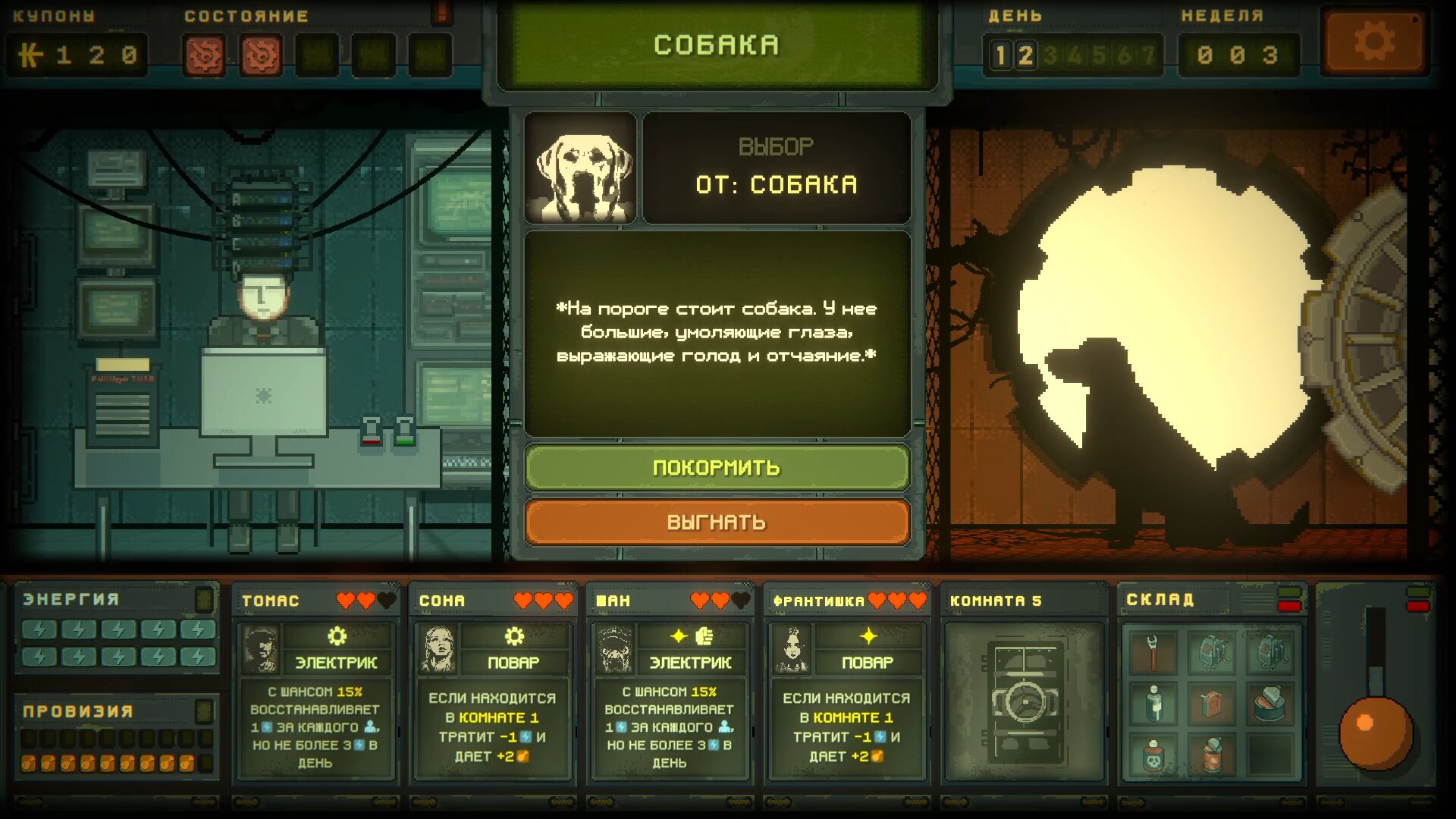The height and width of the screenshot is (819, 1456).
Task: Select Соня the cook card
Action: tap(492, 682)
